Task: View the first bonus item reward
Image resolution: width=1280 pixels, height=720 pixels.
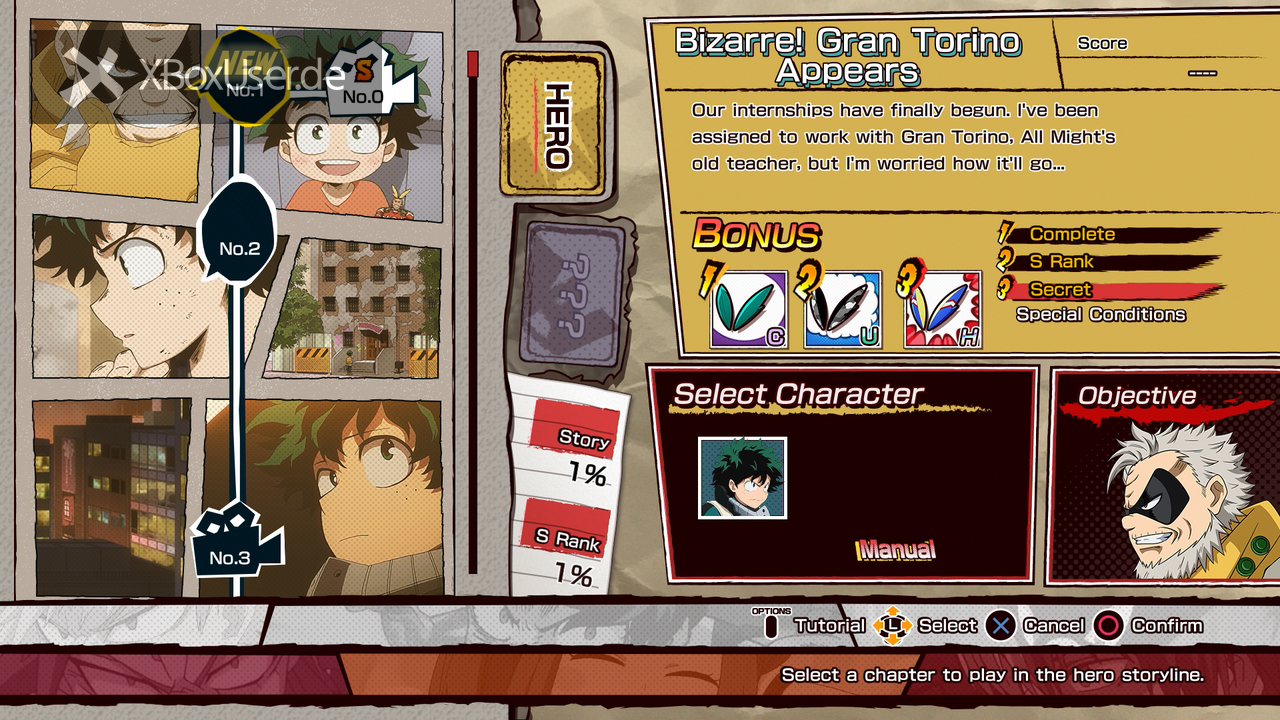Action: [x=747, y=310]
